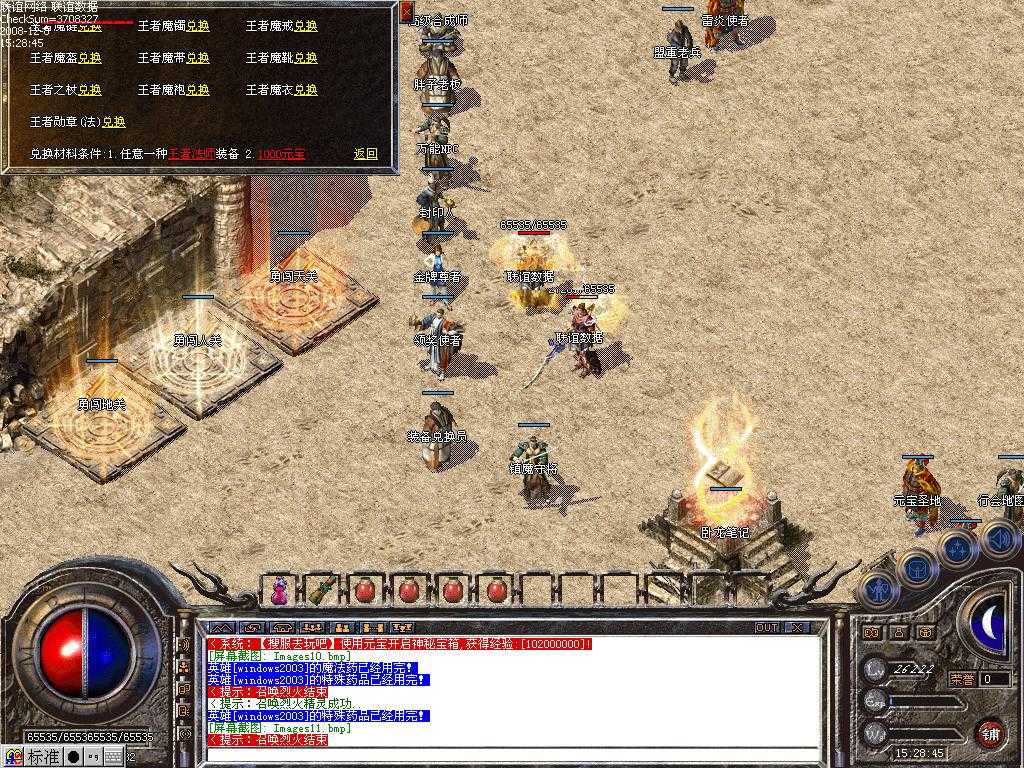Exchange for the 王者勋章(法) medal

point(113,122)
